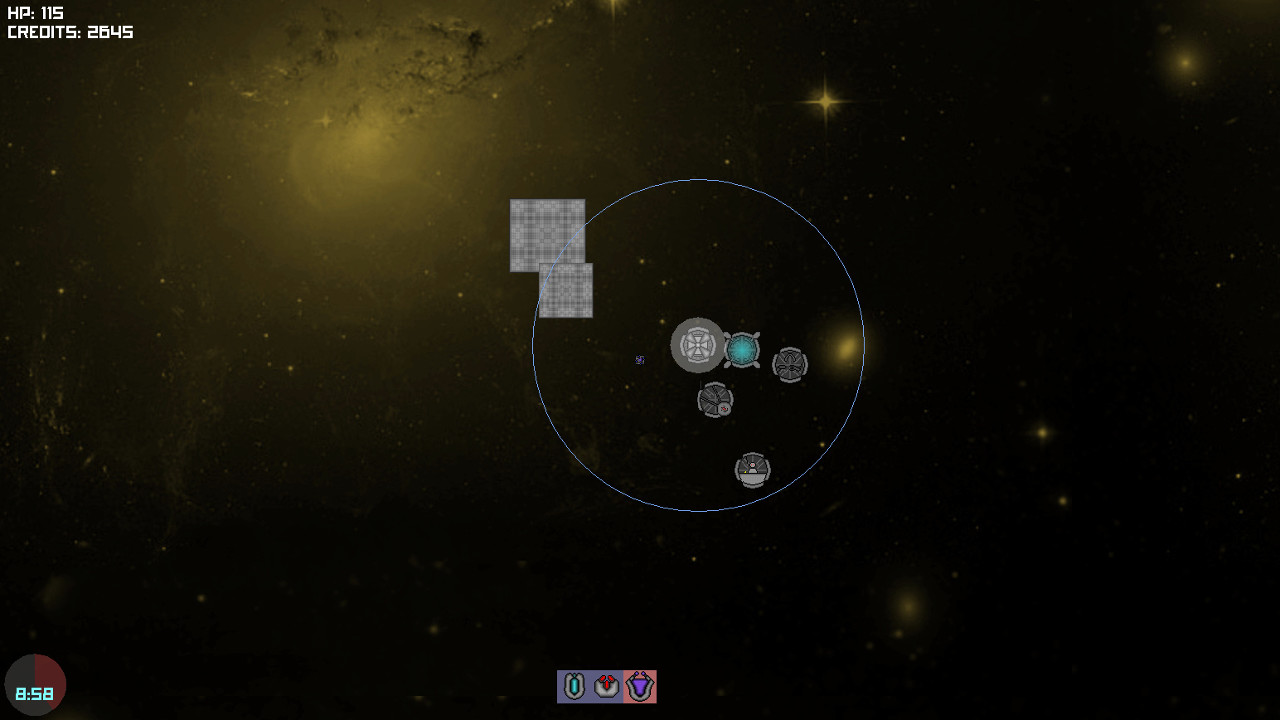Viewport: 1280px width, 720px height.
Task: Select the cyan crystal tower icon
Action: pyautogui.click(x=574, y=686)
